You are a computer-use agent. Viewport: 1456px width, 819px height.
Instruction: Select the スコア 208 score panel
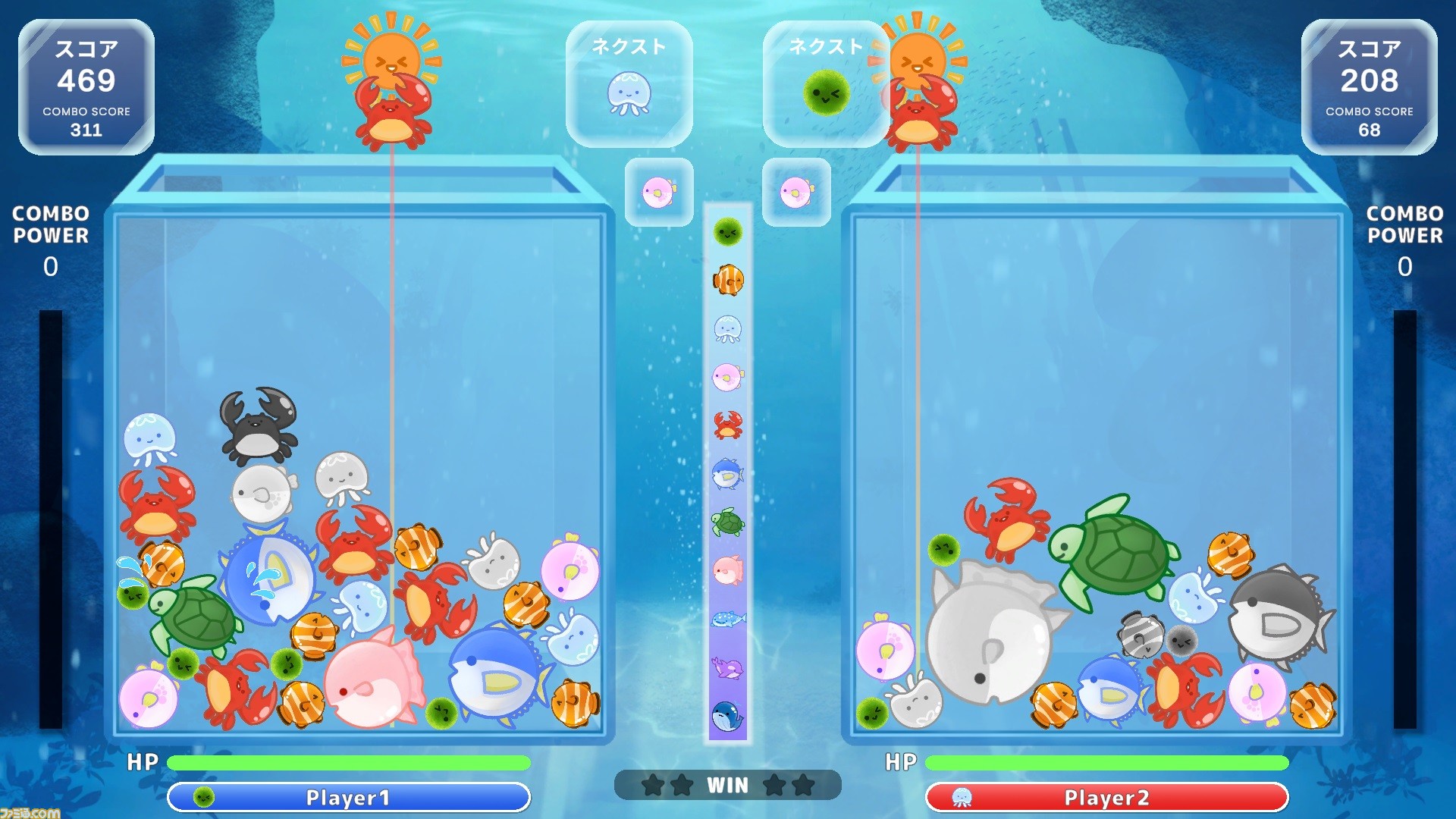coord(1369,87)
